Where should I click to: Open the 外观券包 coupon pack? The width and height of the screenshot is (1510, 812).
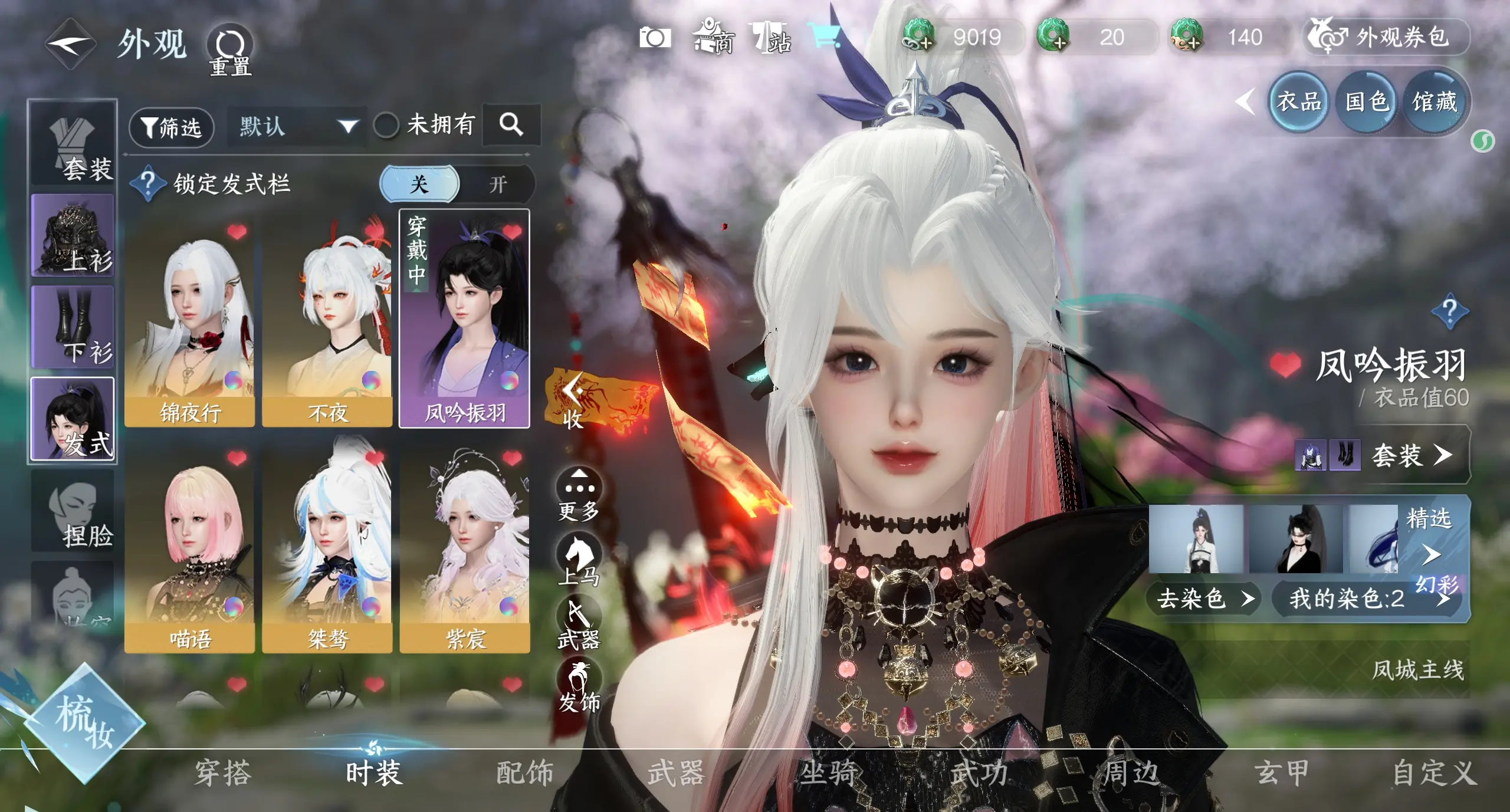pyautogui.click(x=1386, y=37)
